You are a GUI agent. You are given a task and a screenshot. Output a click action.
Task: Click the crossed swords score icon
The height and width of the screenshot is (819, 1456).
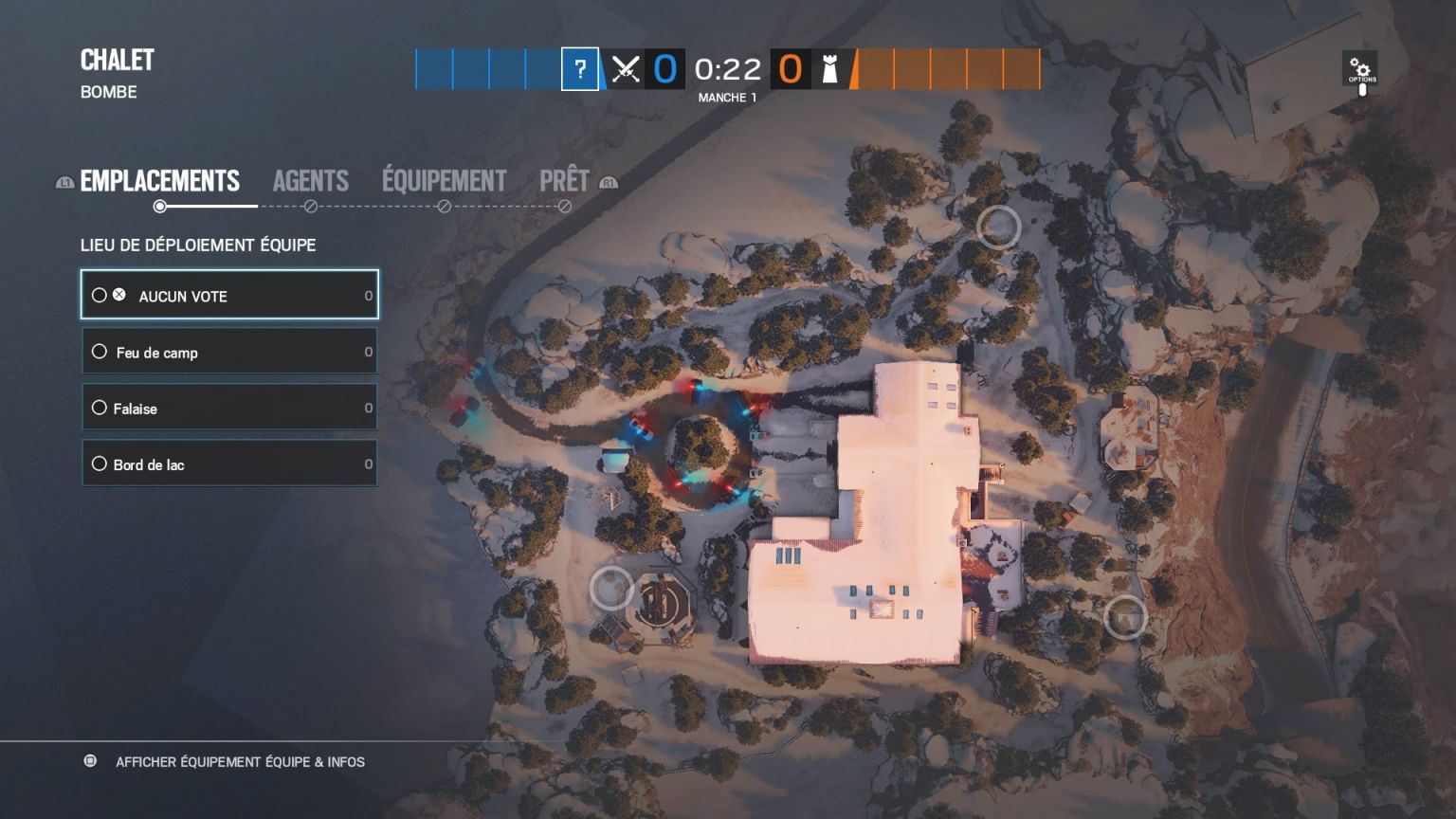[627, 69]
